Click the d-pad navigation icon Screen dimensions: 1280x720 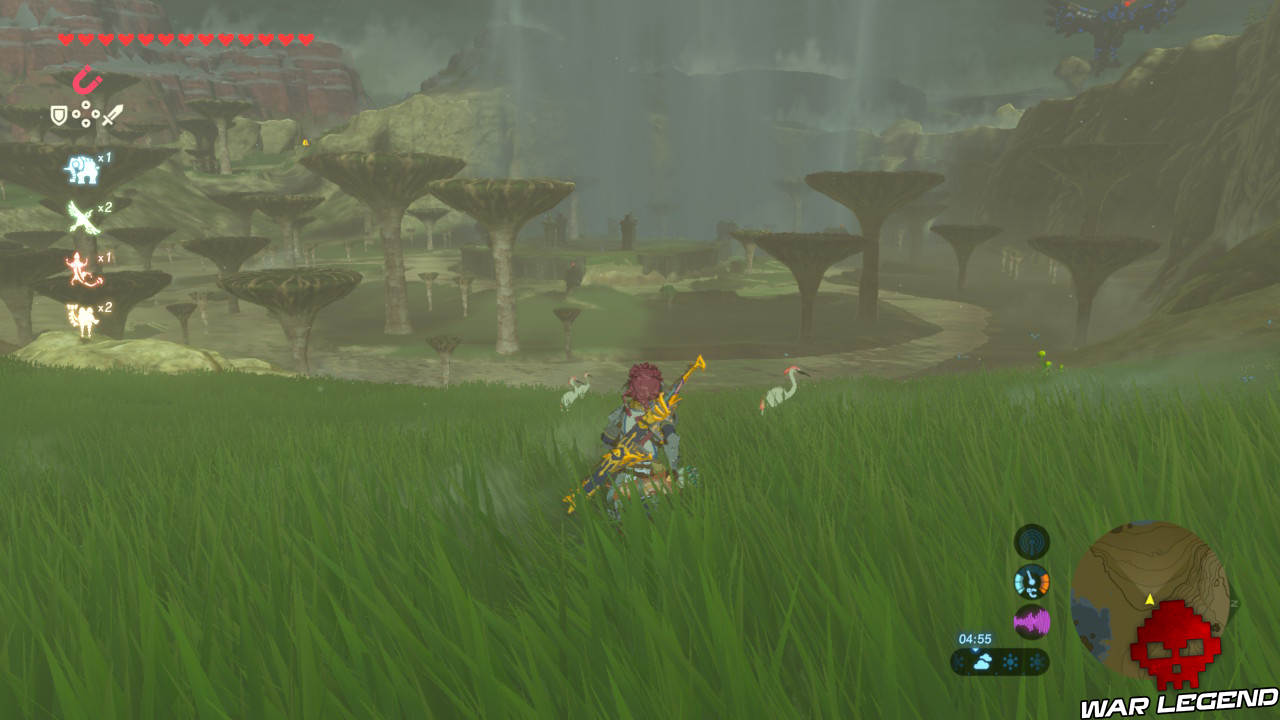[x=85, y=114]
